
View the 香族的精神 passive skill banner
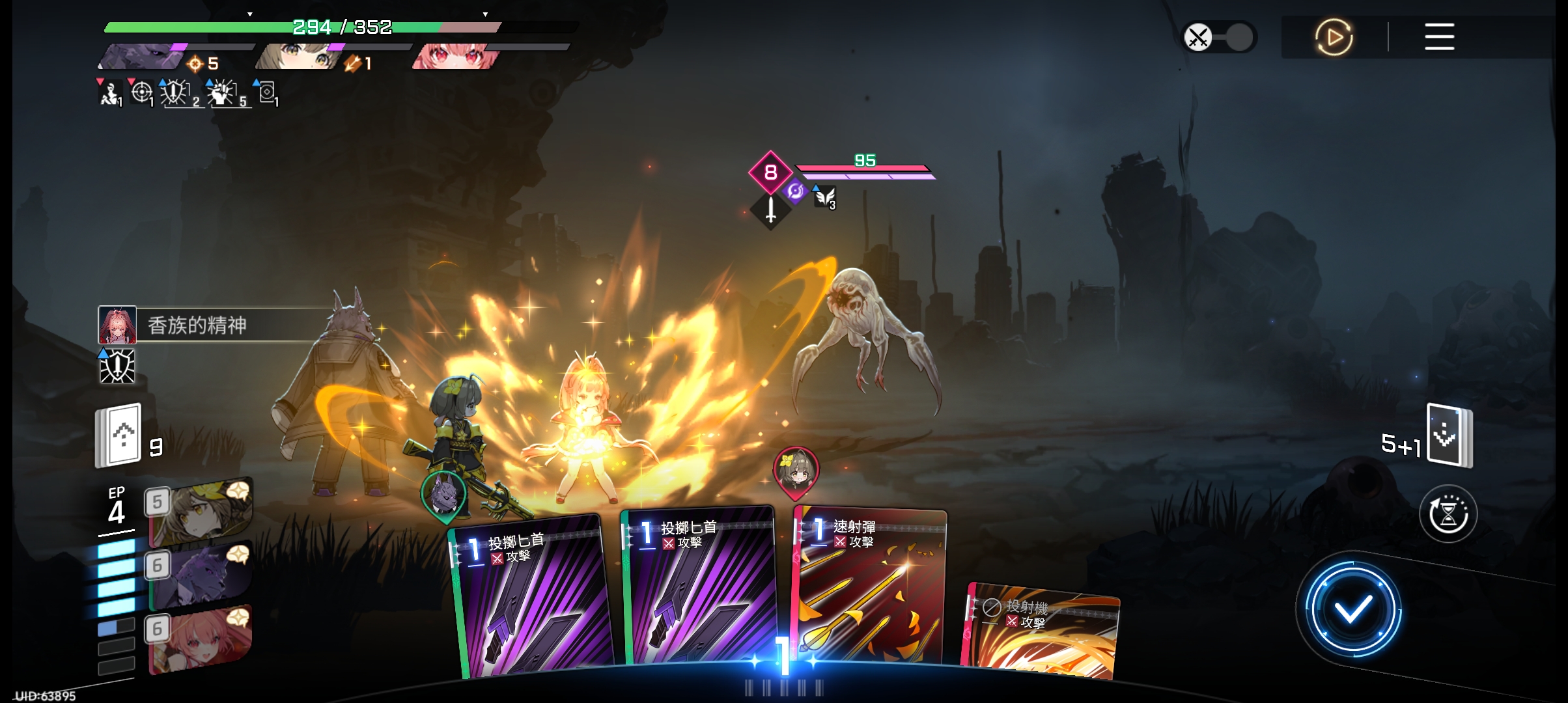[x=215, y=325]
